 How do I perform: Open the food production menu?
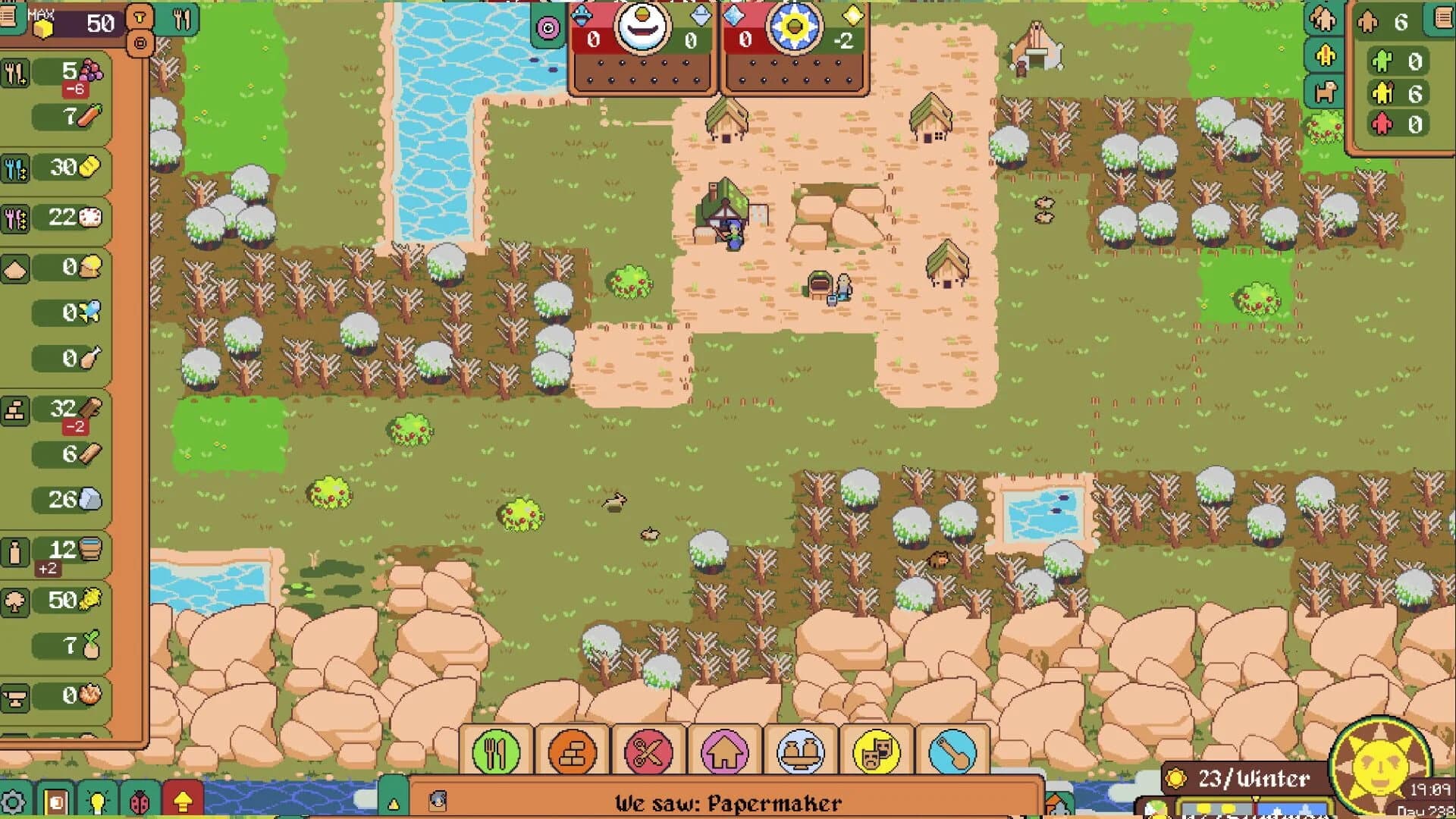coord(497,751)
